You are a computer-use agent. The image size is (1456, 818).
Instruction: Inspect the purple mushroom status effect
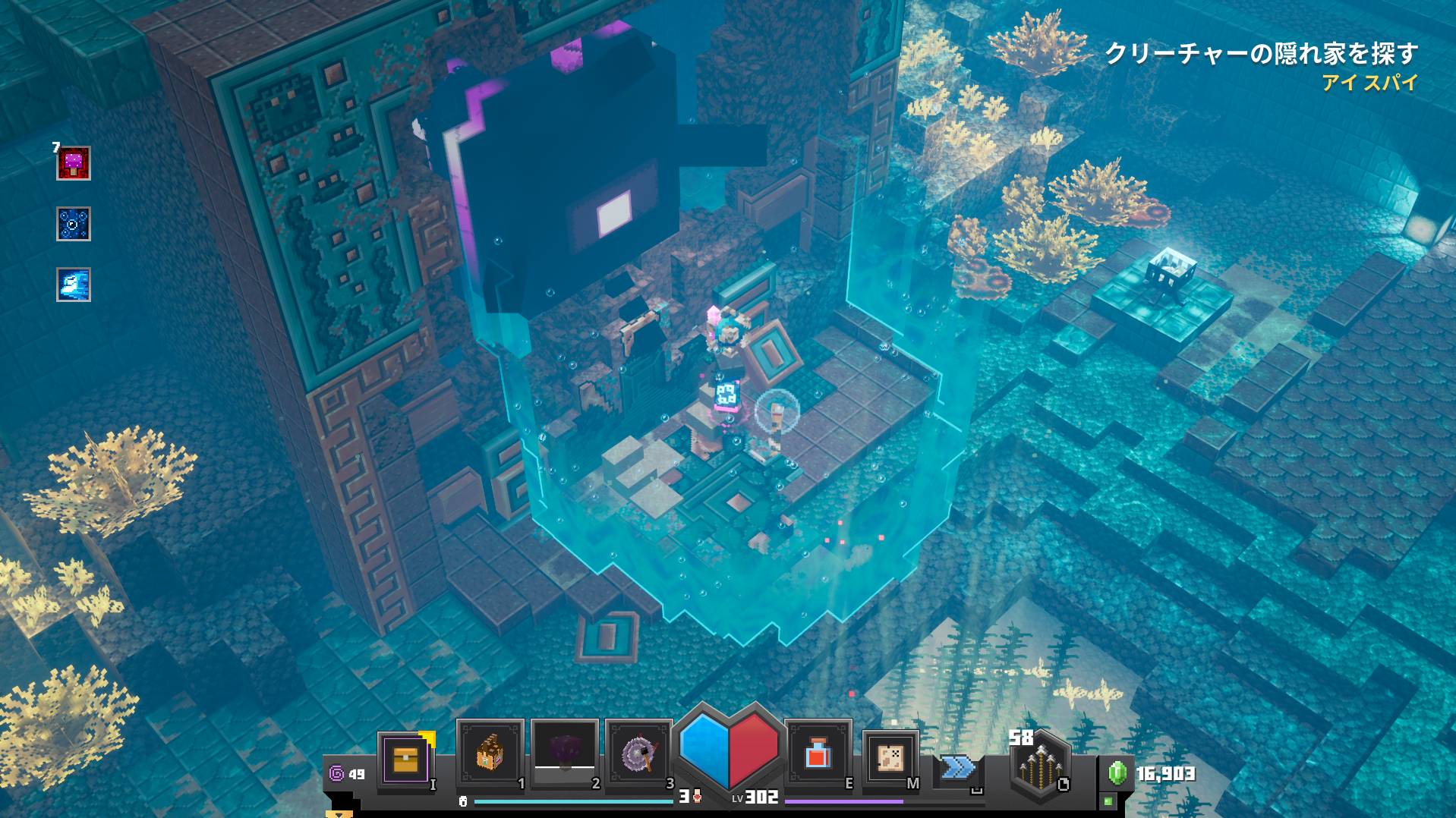point(74,163)
